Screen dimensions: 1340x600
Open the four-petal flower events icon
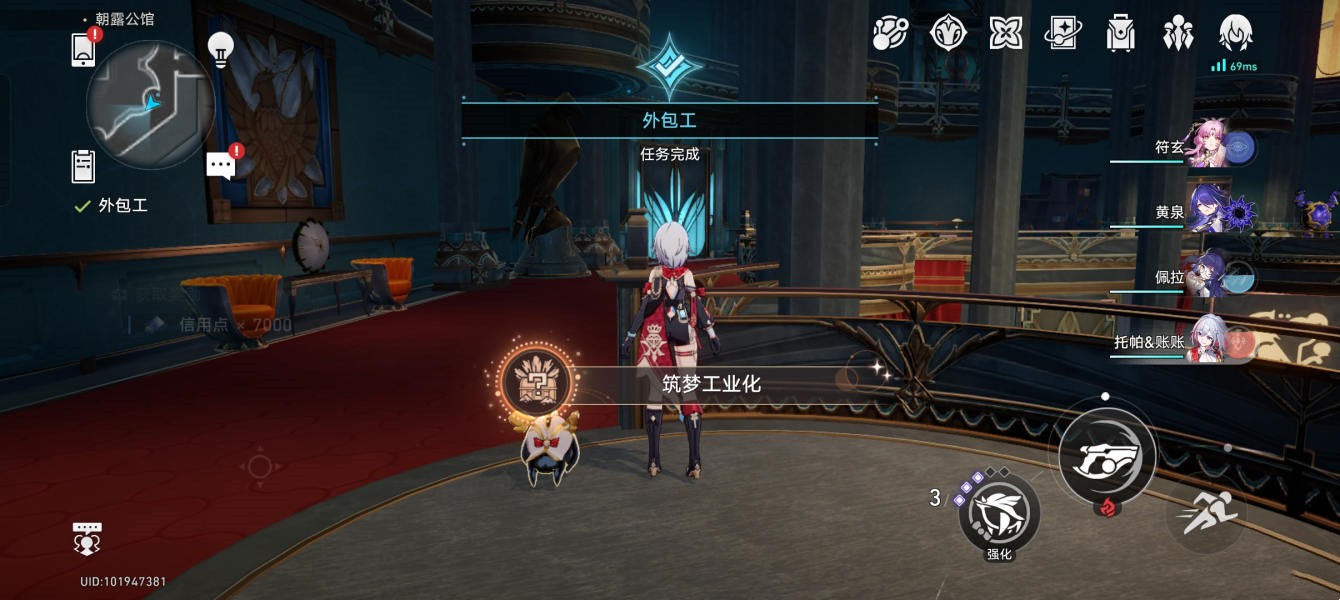coord(1005,34)
